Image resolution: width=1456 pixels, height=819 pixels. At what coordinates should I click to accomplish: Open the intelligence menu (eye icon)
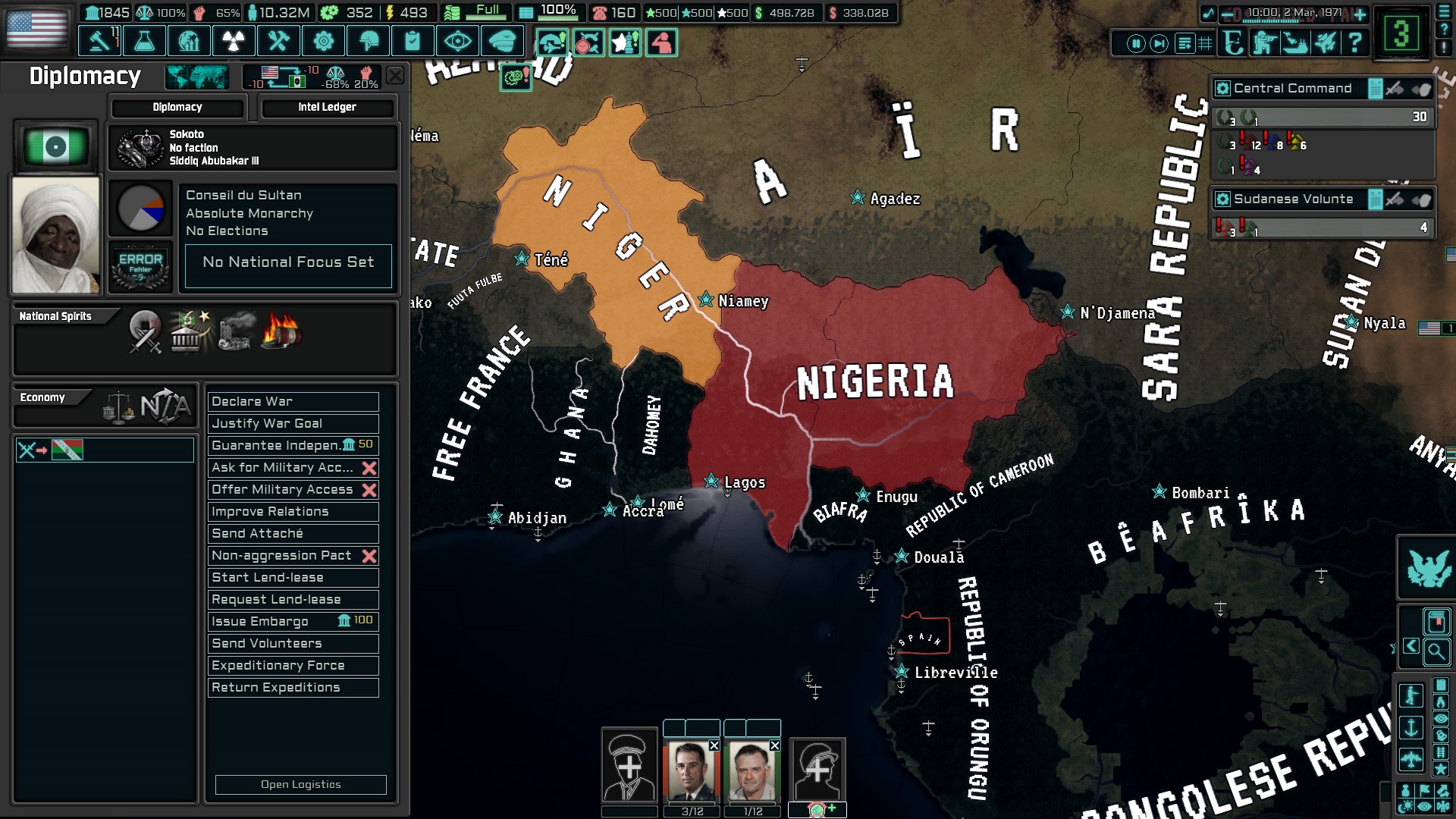coord(459,39)
